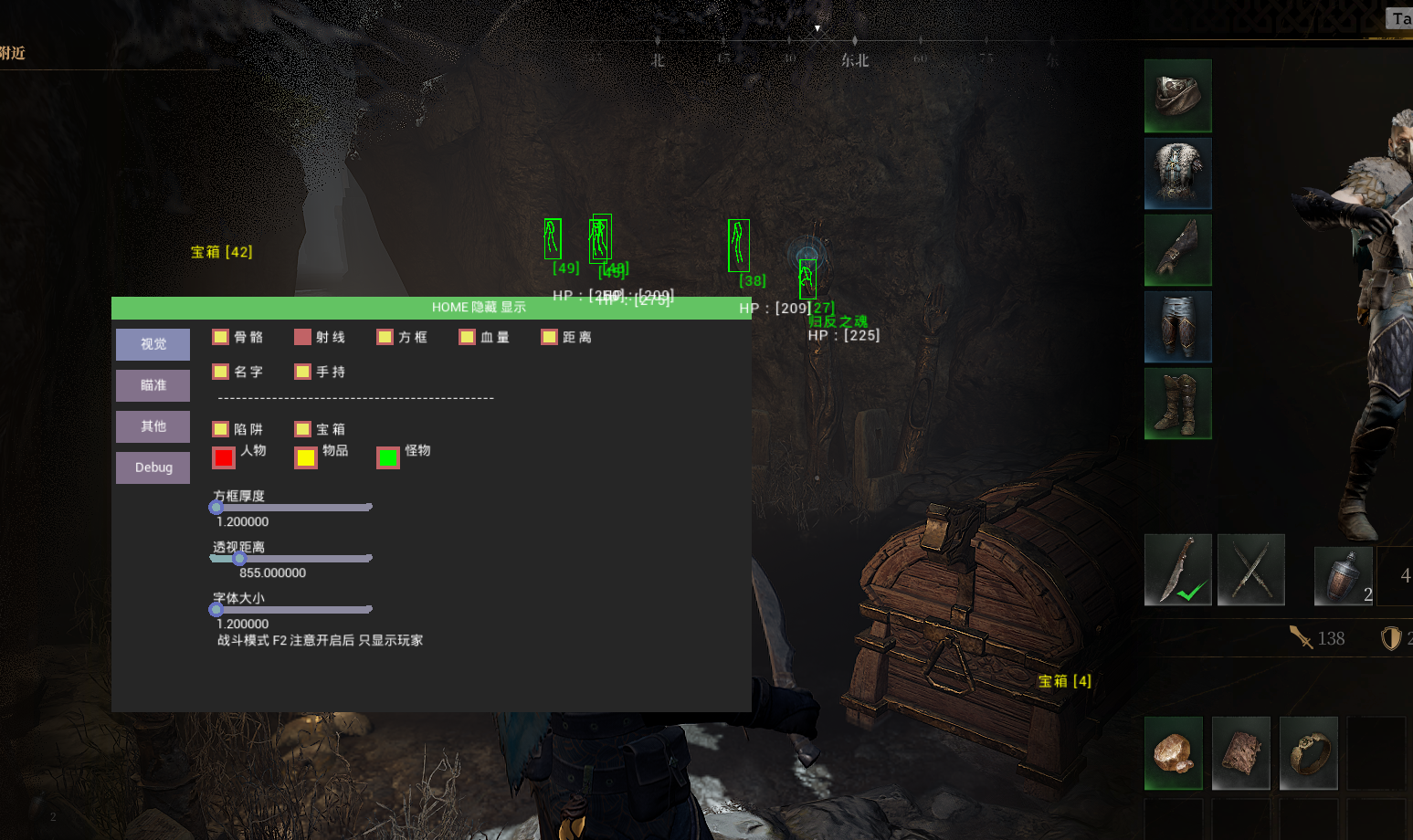This screenshot has height=840, width=1413.
Task: Select the equipped chest armor slot
Action: pyautogui.click(x=1177, y=173)
